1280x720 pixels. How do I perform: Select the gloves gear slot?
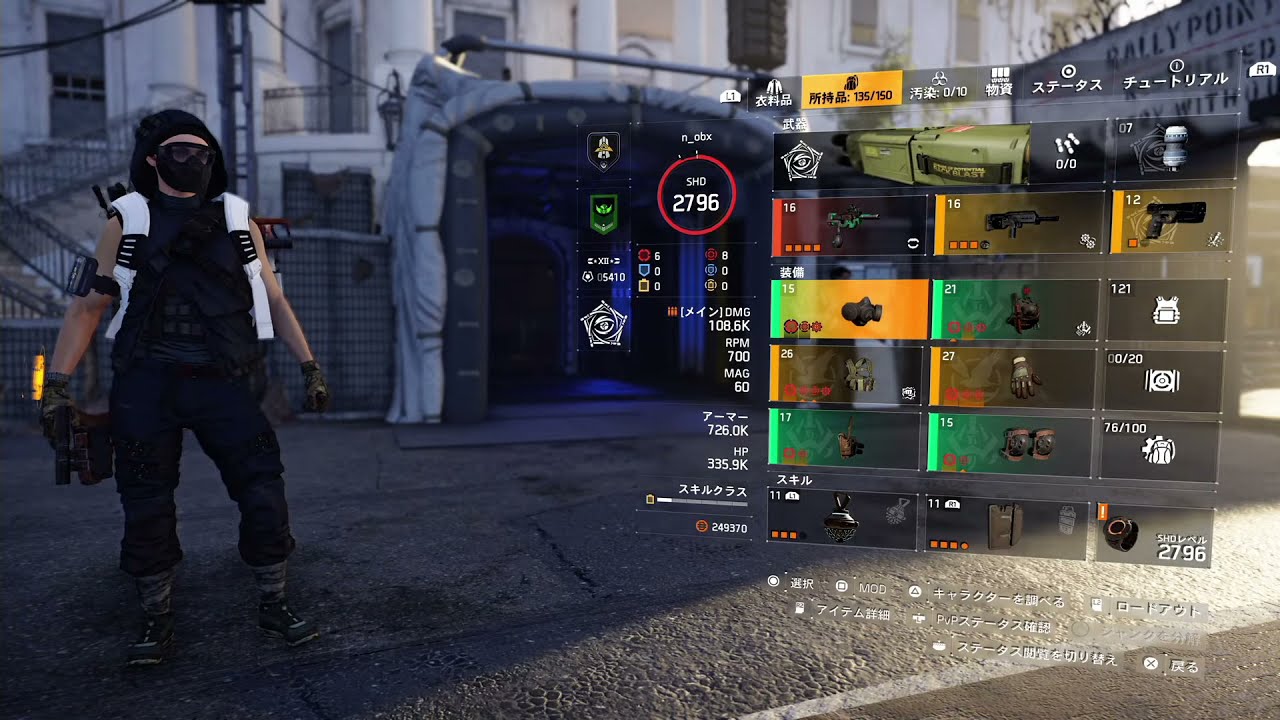pyautogui.click(x=1009, y=376)
